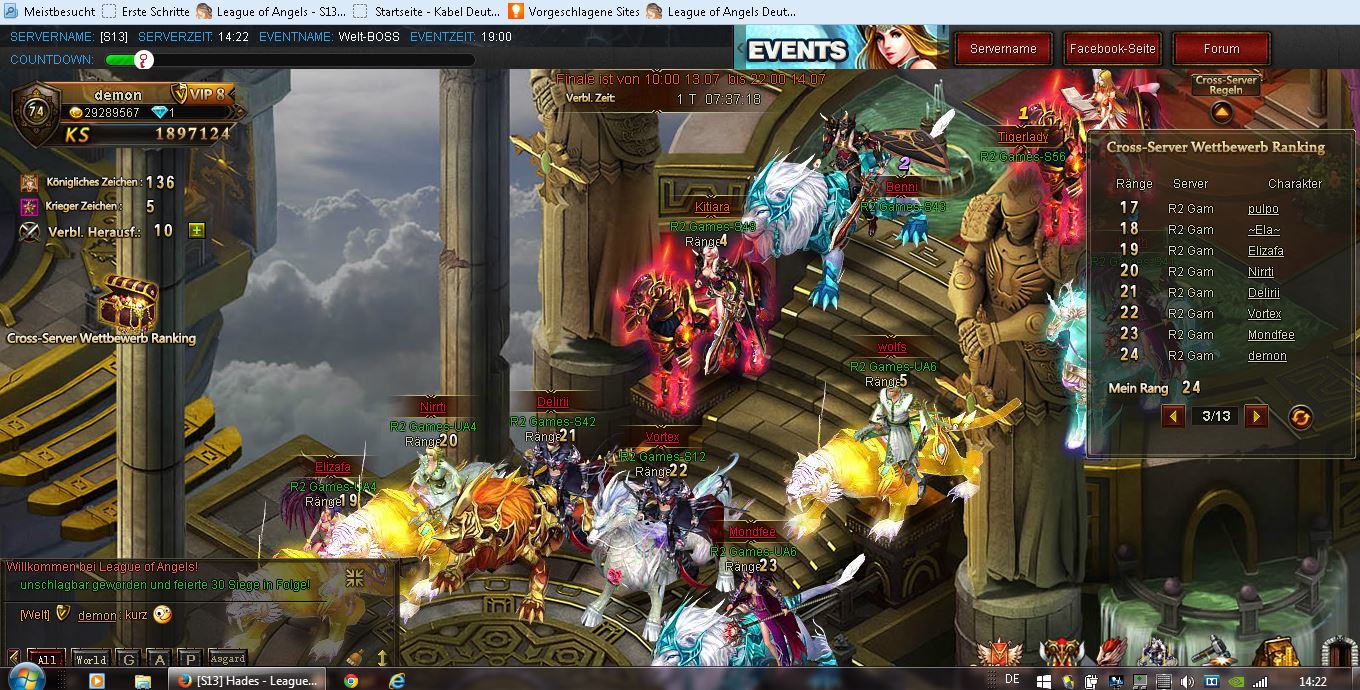Image resolution: width=1360 pixels, height=690 pixels.
Task: Visit the Facebook-Seite link button
Action: point(1112,48)
